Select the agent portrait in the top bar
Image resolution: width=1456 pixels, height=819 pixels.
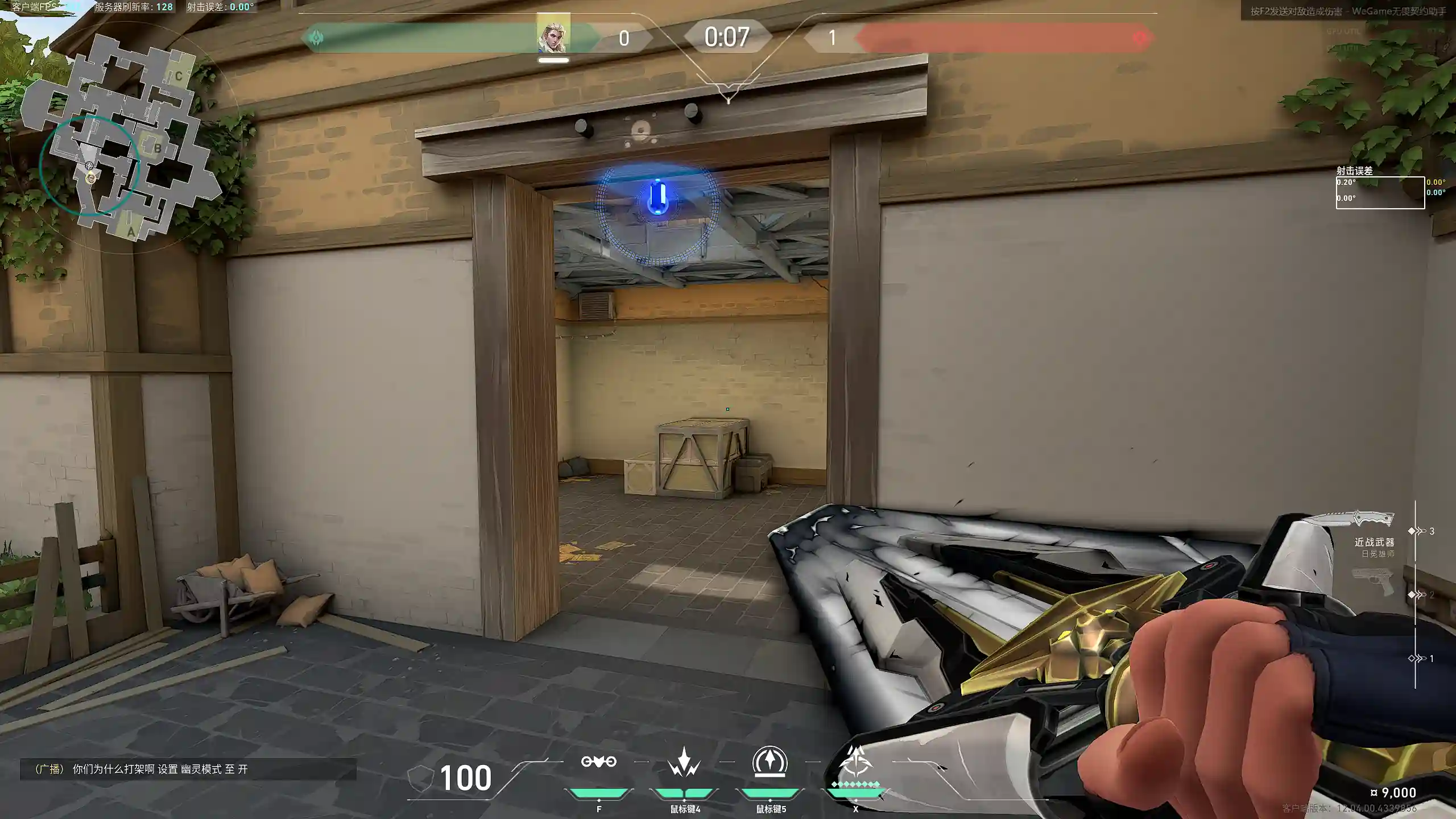(553, 36)
